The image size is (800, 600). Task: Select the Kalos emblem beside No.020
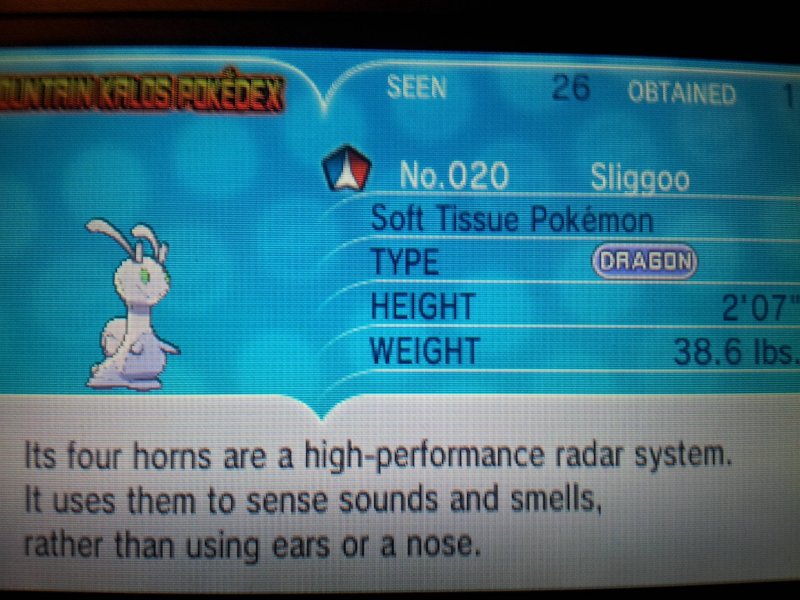[345, 174]
